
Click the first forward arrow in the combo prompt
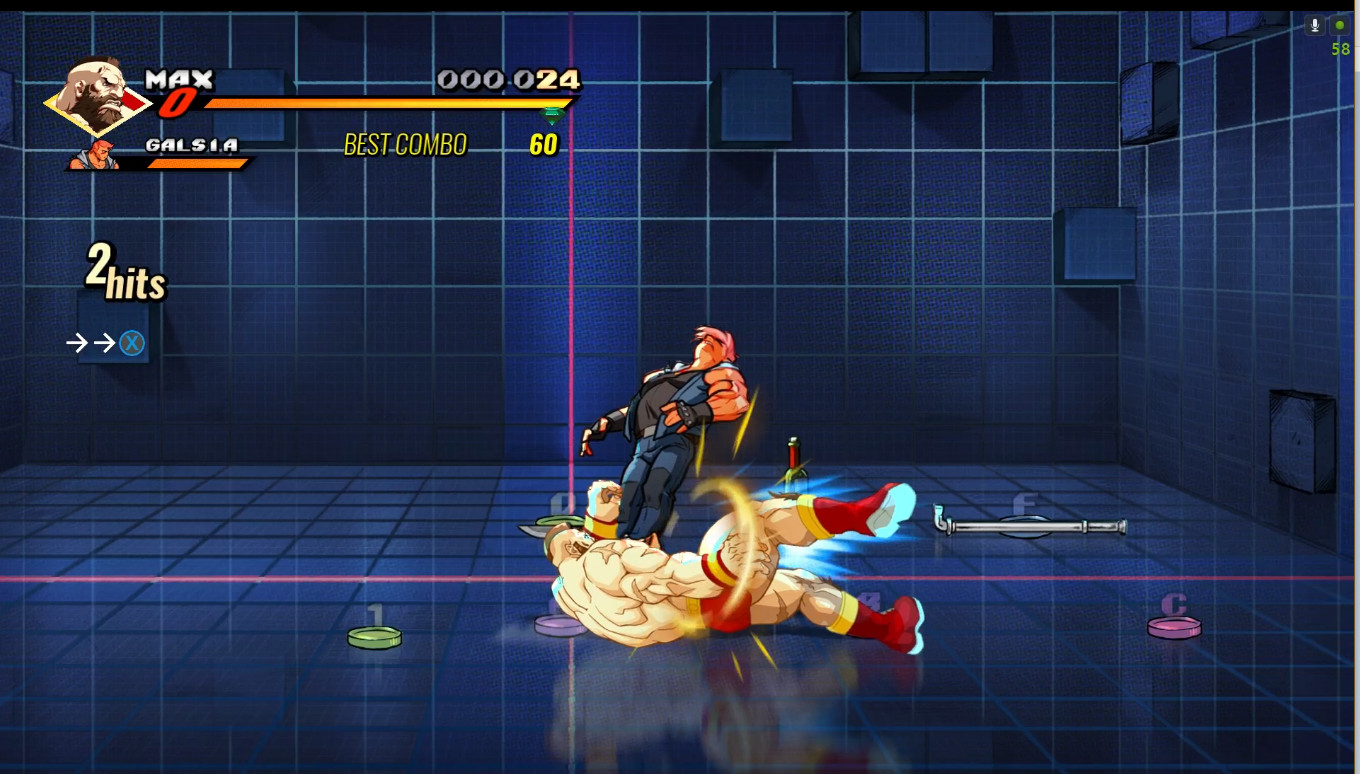(x=76, y=343)
